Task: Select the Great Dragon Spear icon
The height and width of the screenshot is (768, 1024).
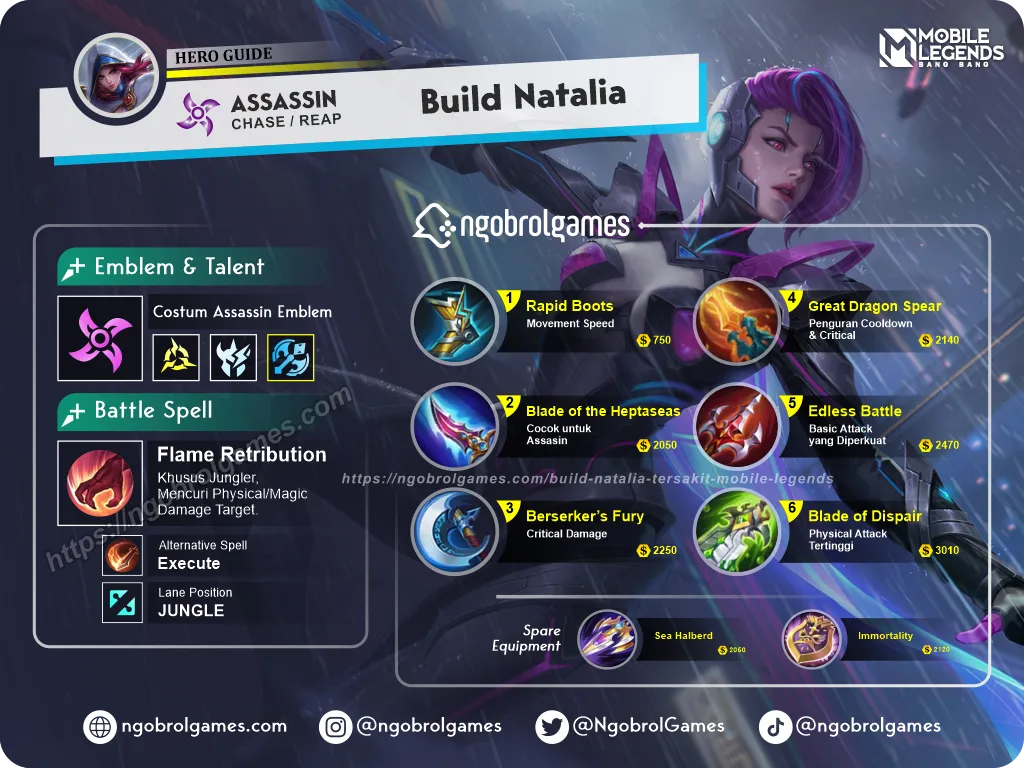Action: click(737, 321)
